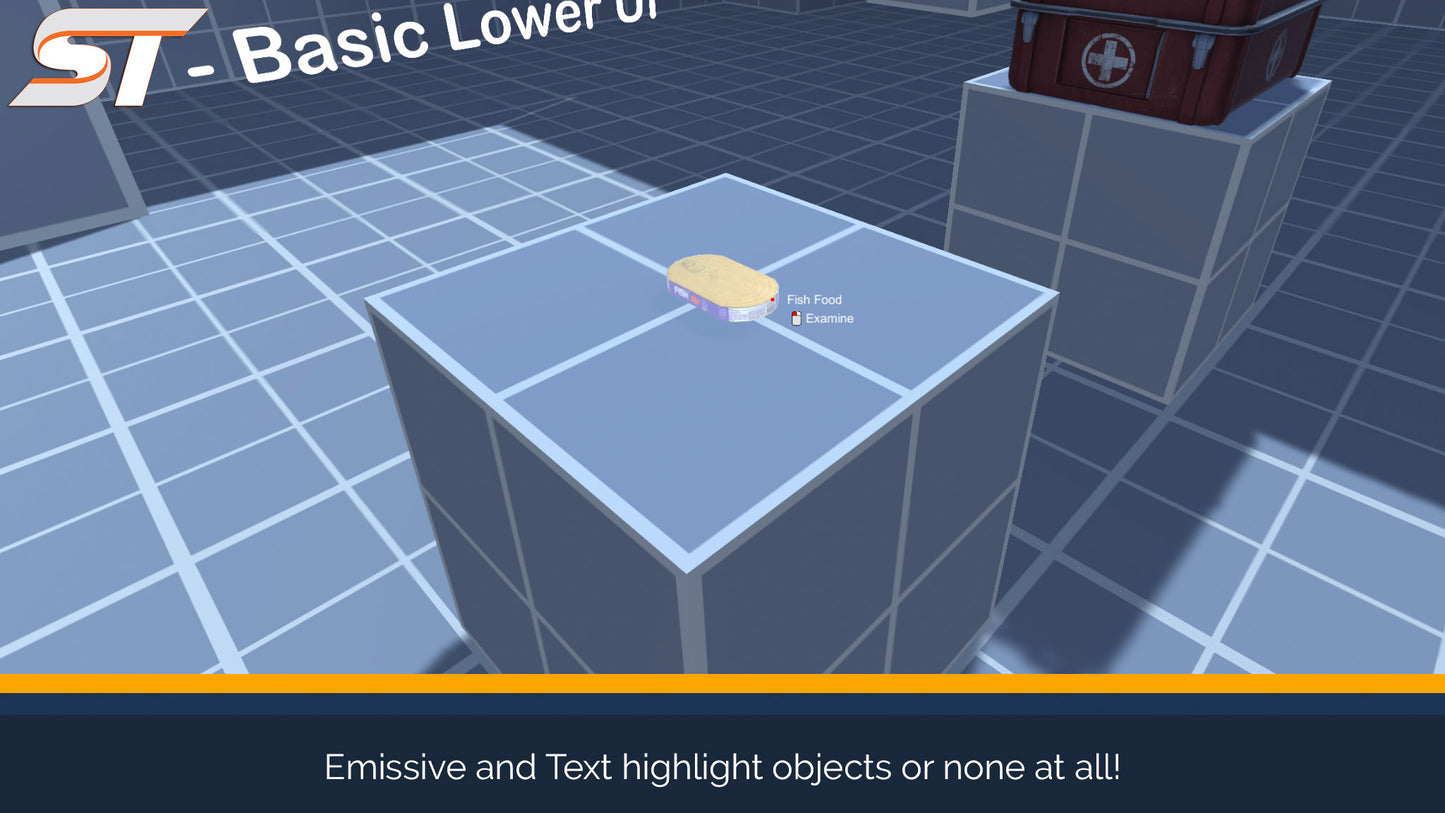Click the Fish Food name label
This screenshot has height=813, width=1445.
click(x=814, y=300)
